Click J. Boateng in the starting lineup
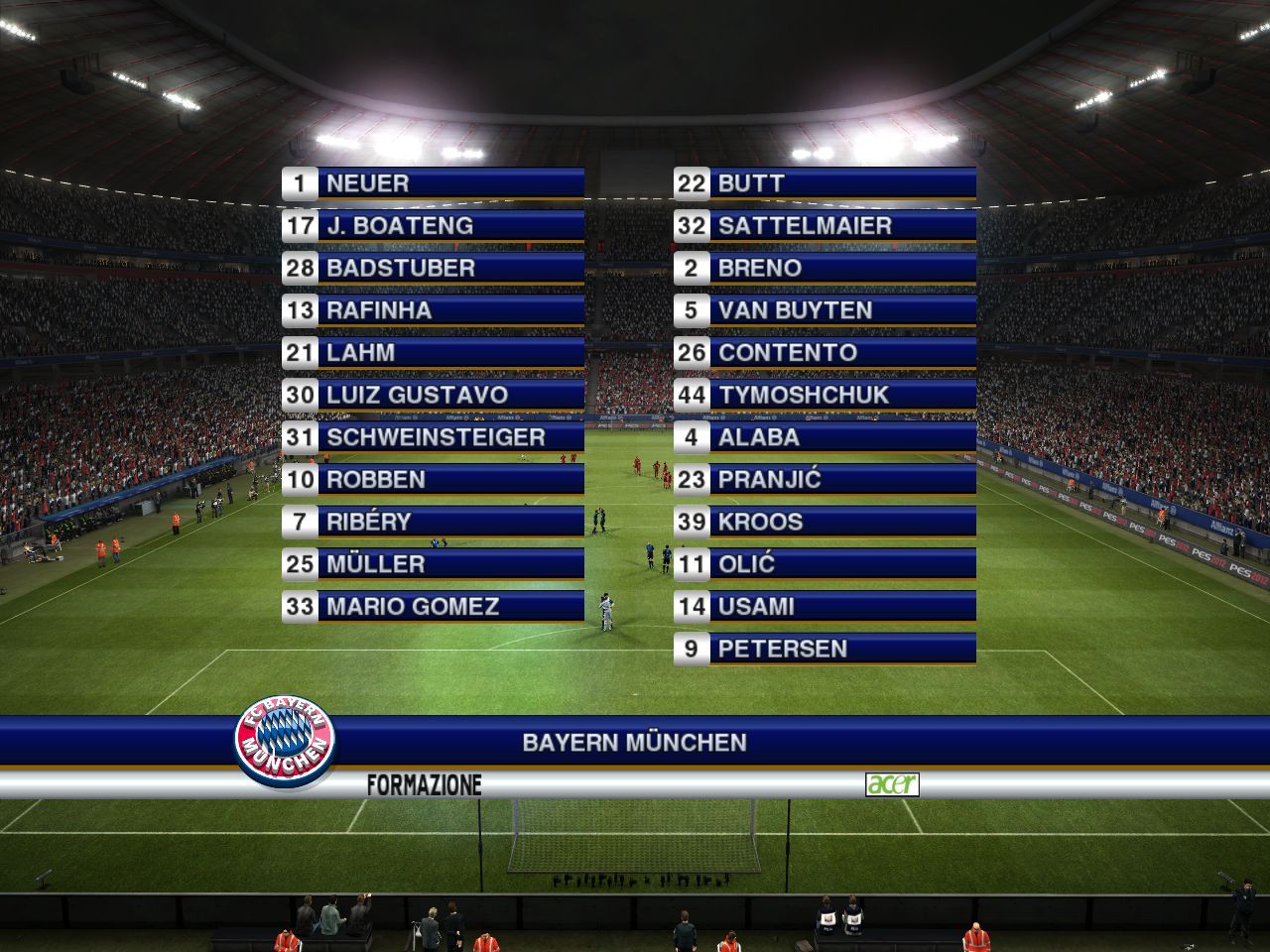The height and width of the screenshot is (952, 1270). click(434, 226)
